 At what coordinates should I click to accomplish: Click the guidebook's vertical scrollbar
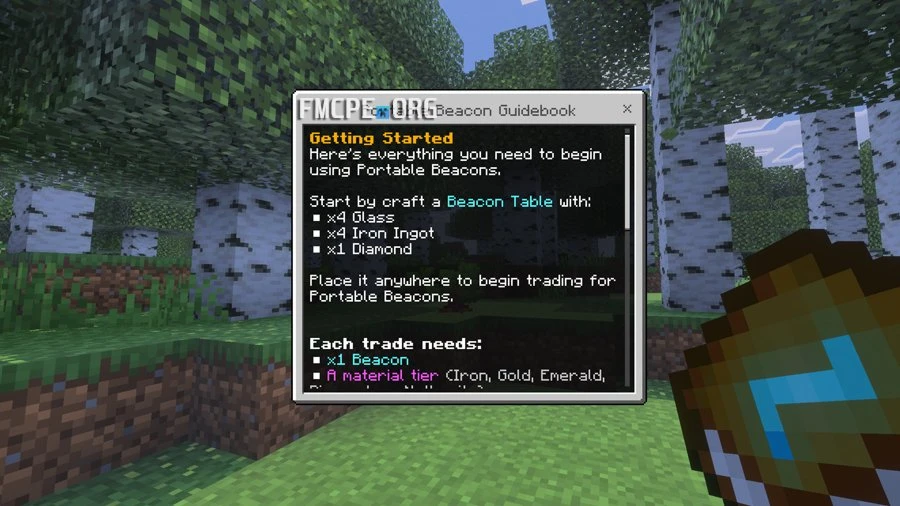[627, 180]
